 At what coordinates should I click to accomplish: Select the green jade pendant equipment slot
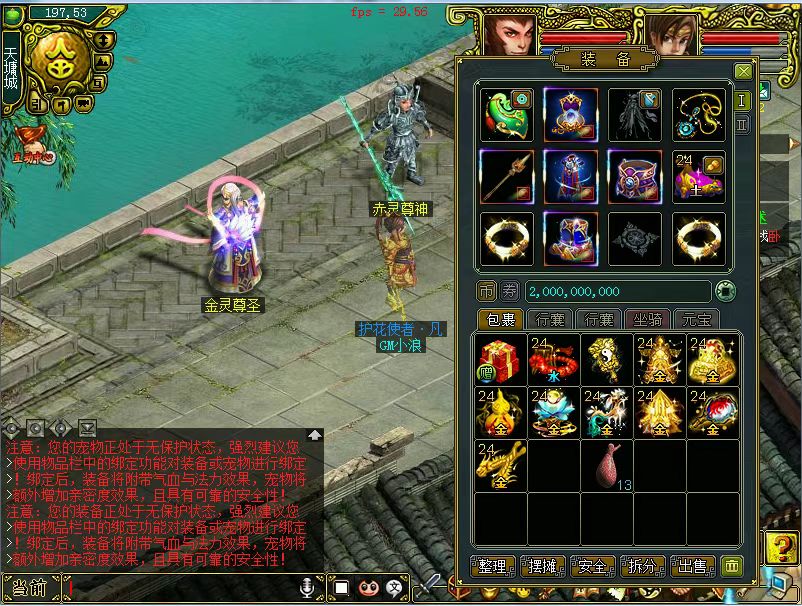506,115
